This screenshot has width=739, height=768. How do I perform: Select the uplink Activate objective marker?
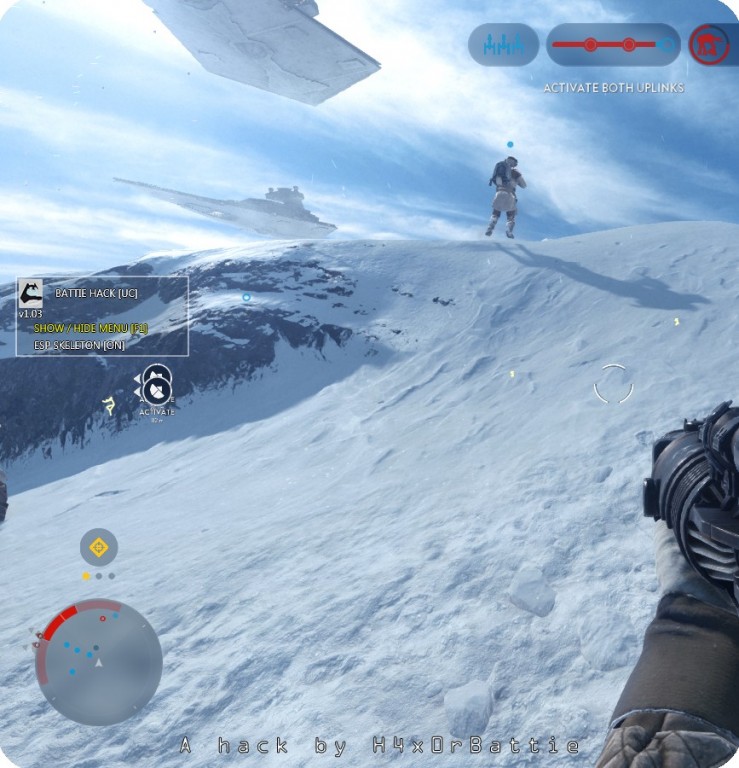coord(156,389)
